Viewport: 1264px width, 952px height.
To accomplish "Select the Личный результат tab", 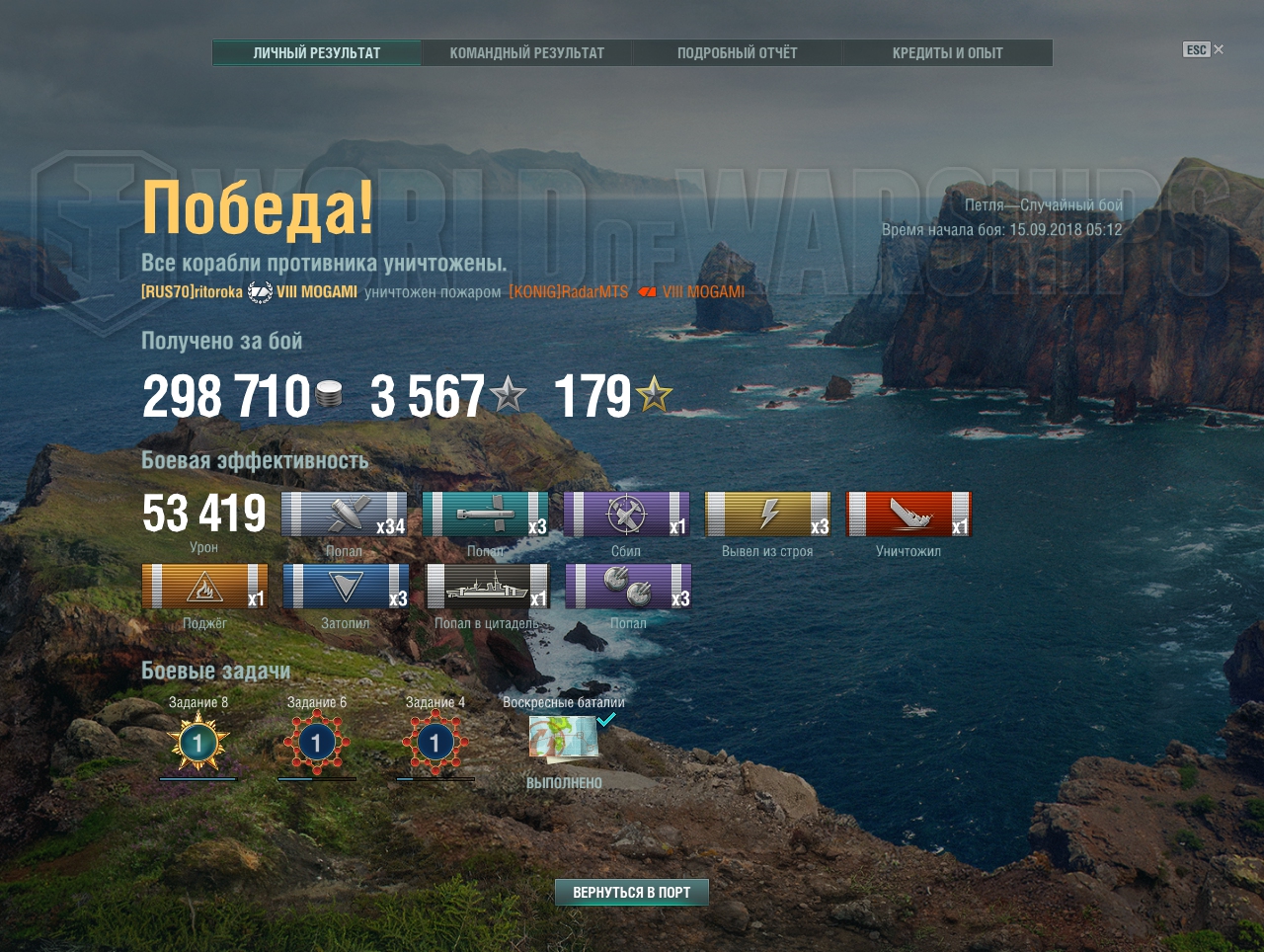I will pos(317,53).
